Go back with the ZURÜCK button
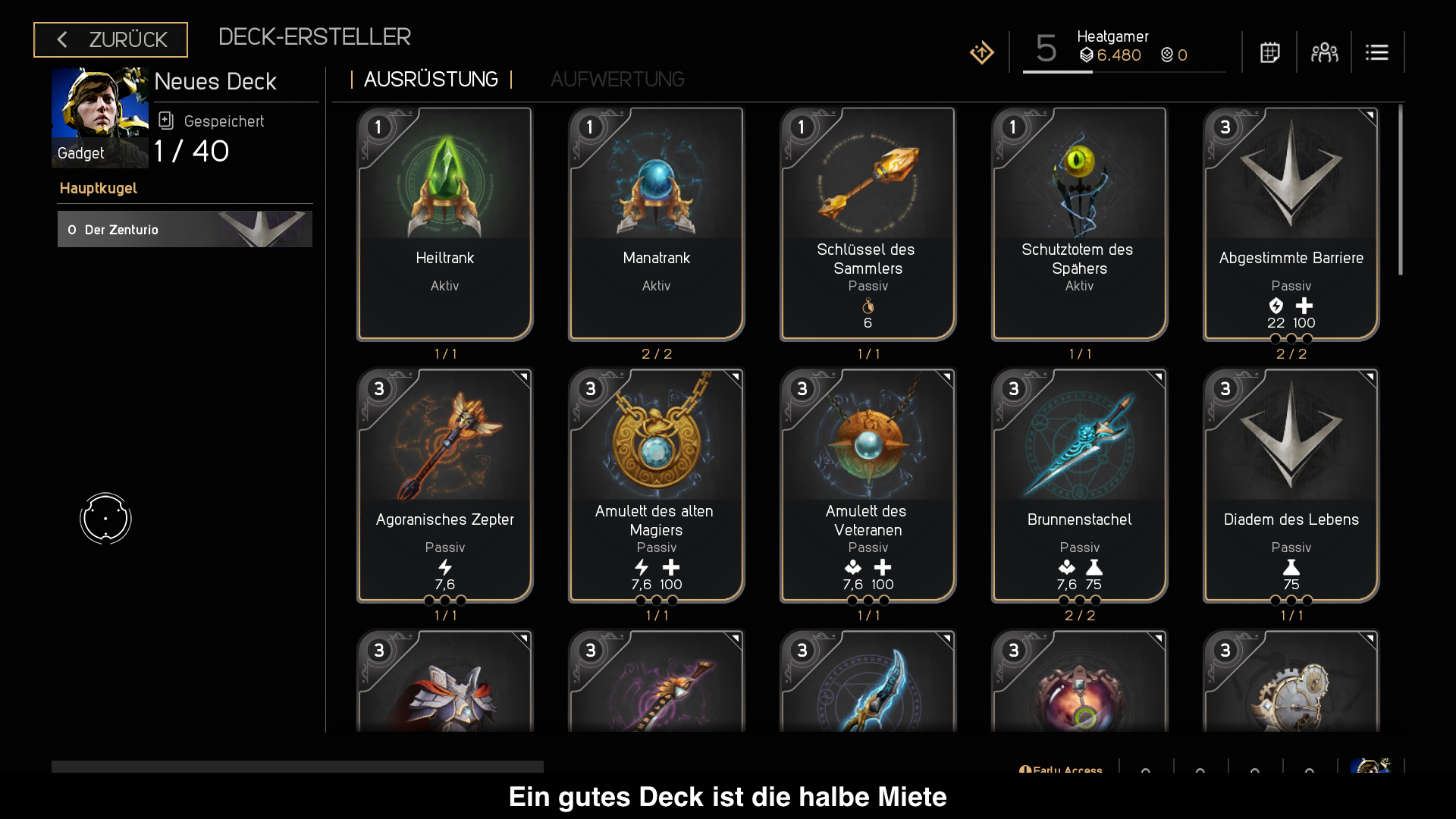 [111, 39]
